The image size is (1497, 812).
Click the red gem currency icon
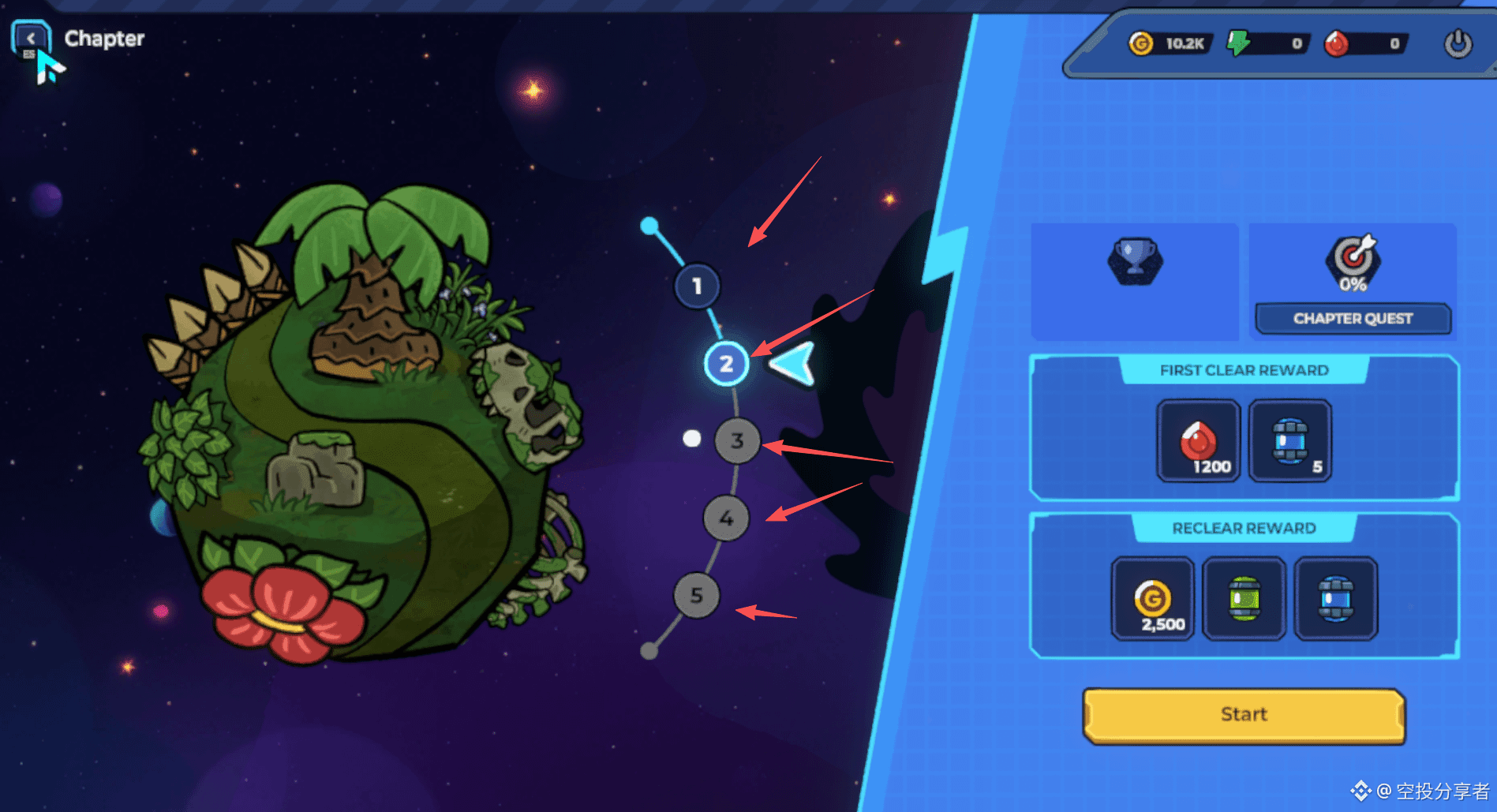[x=1336, y=43]
